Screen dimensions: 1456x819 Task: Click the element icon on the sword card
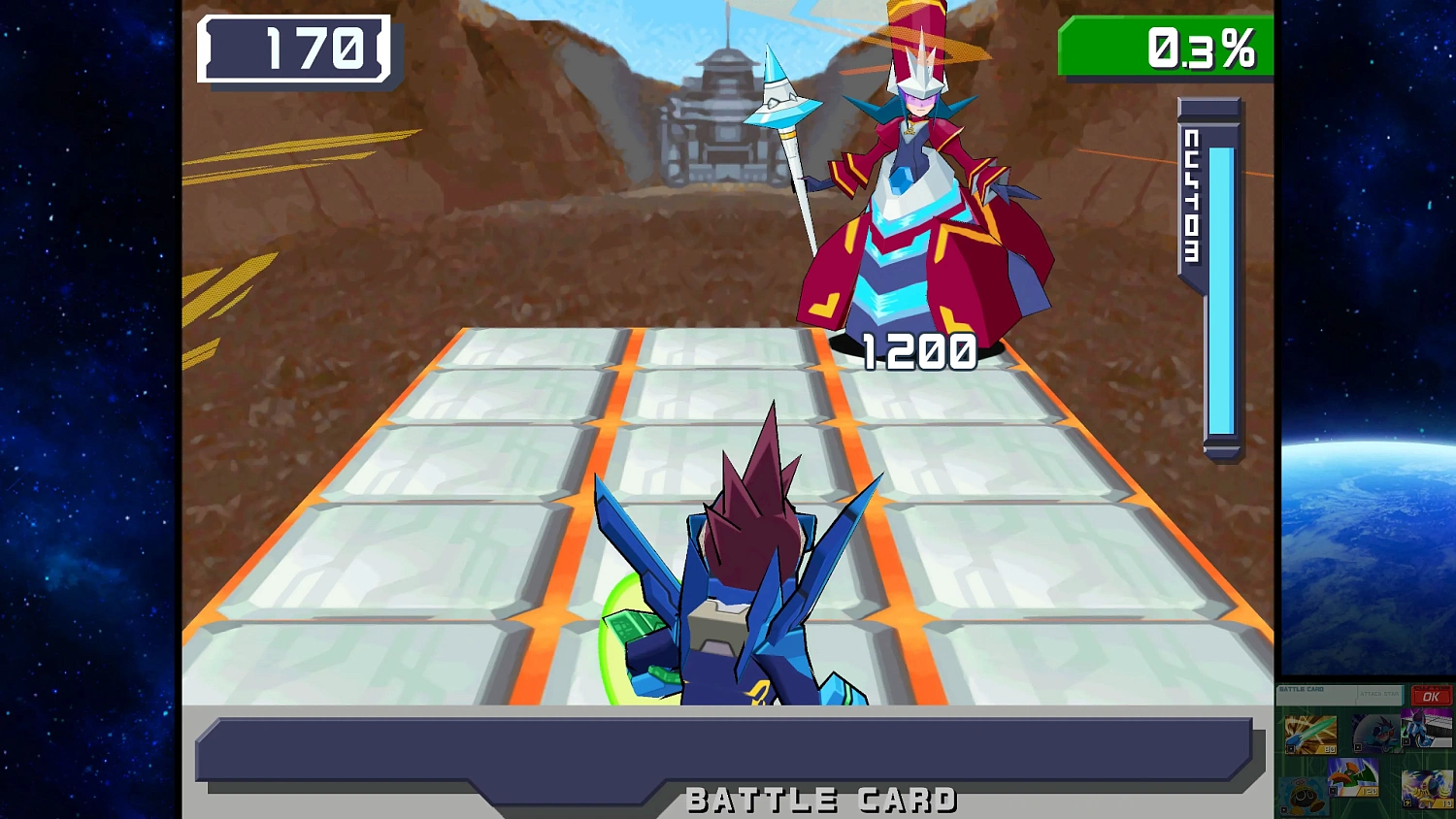[x=1290, y=749]
